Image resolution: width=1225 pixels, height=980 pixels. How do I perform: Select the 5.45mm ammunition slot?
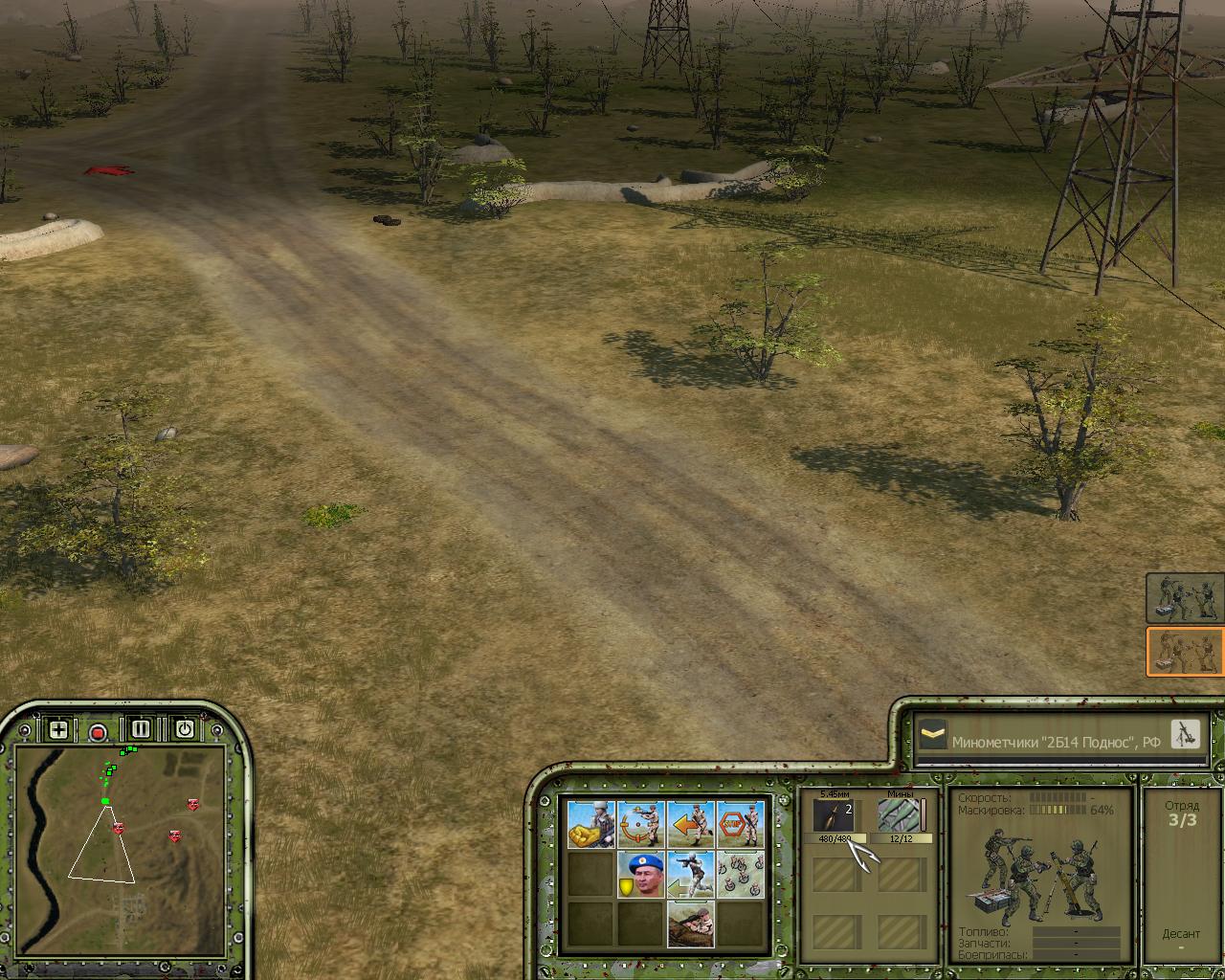tap(834, 816)
